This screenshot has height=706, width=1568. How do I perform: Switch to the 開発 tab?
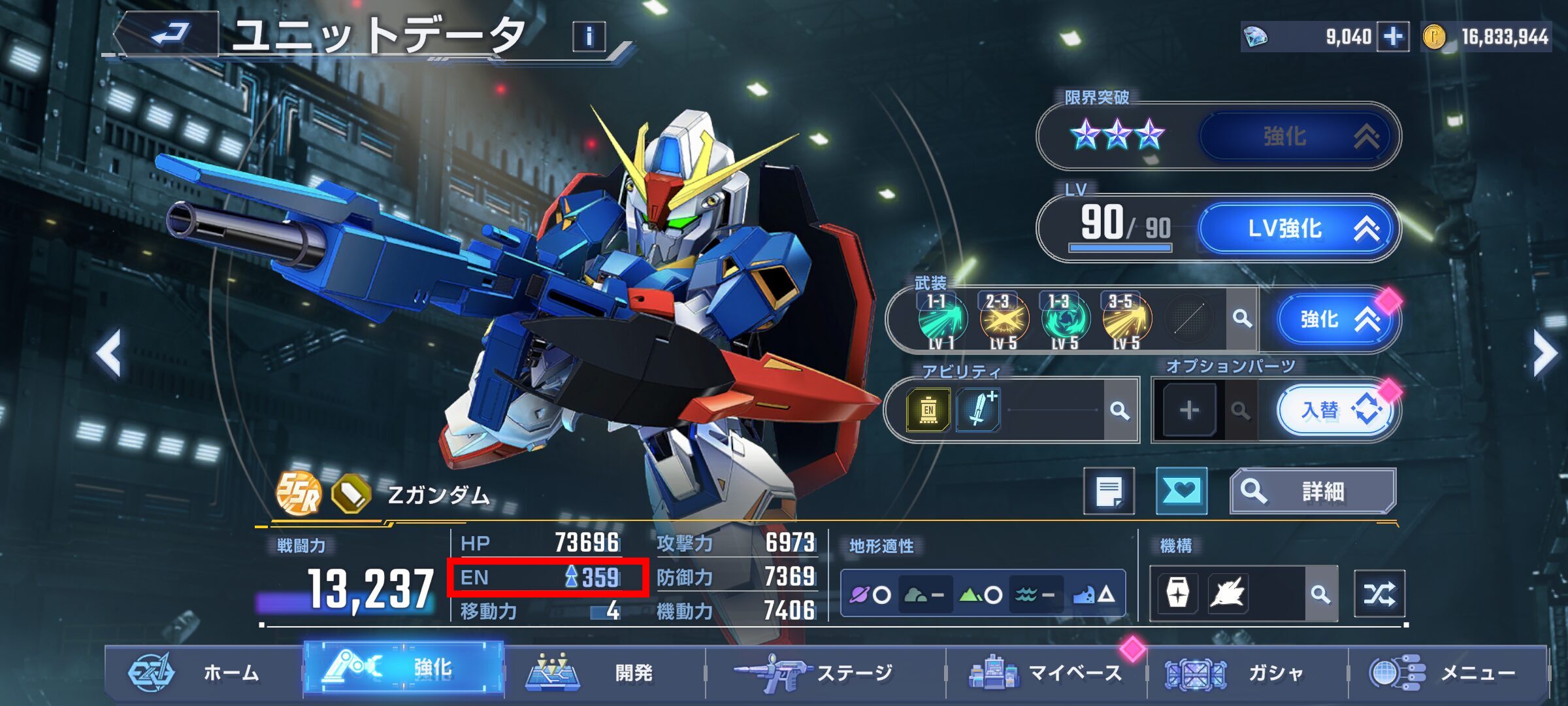tap(604, 672)
